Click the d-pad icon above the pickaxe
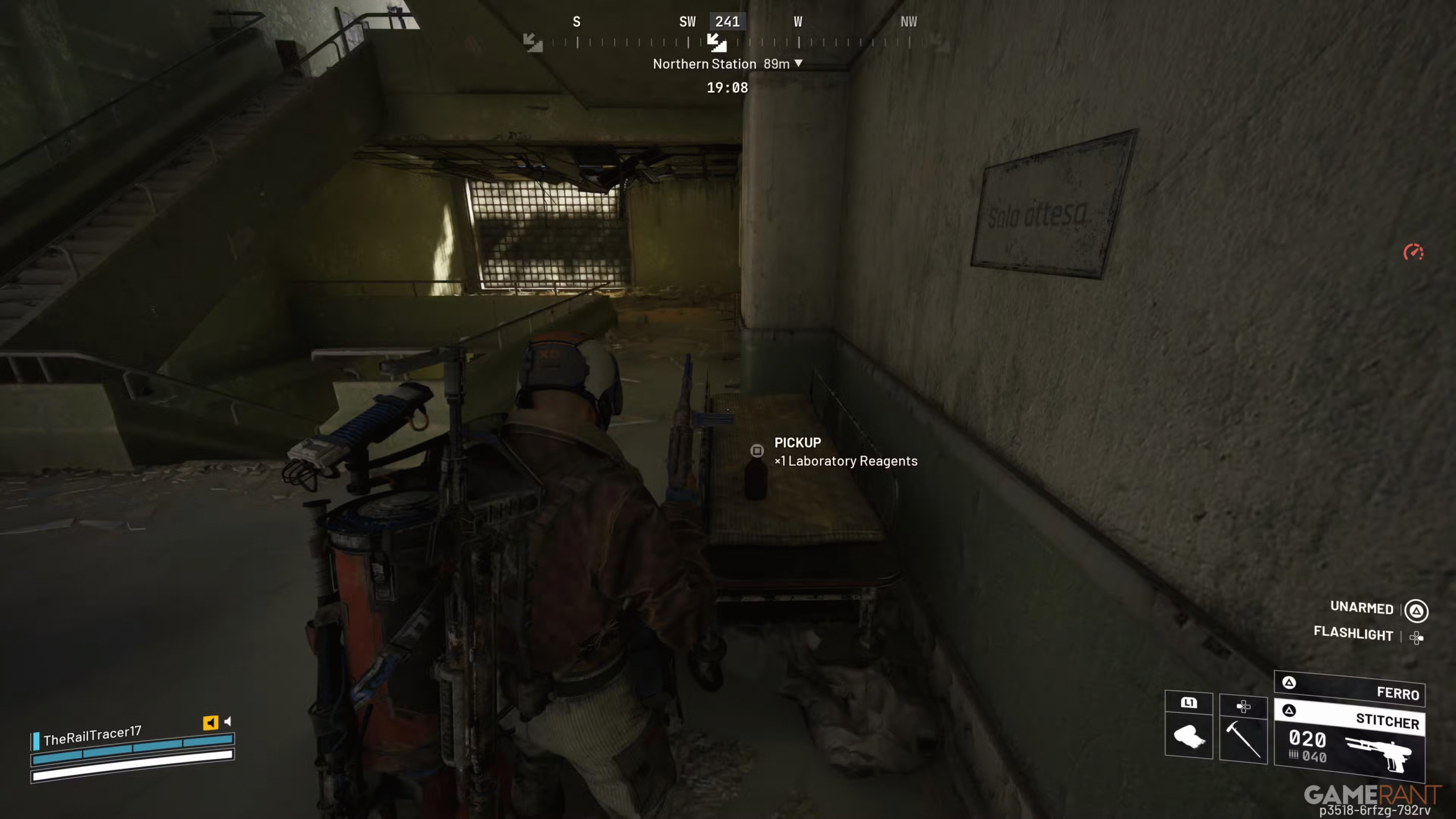Image resolution: width=1456 pixels, height=819 pixels. pos(1244,705)
